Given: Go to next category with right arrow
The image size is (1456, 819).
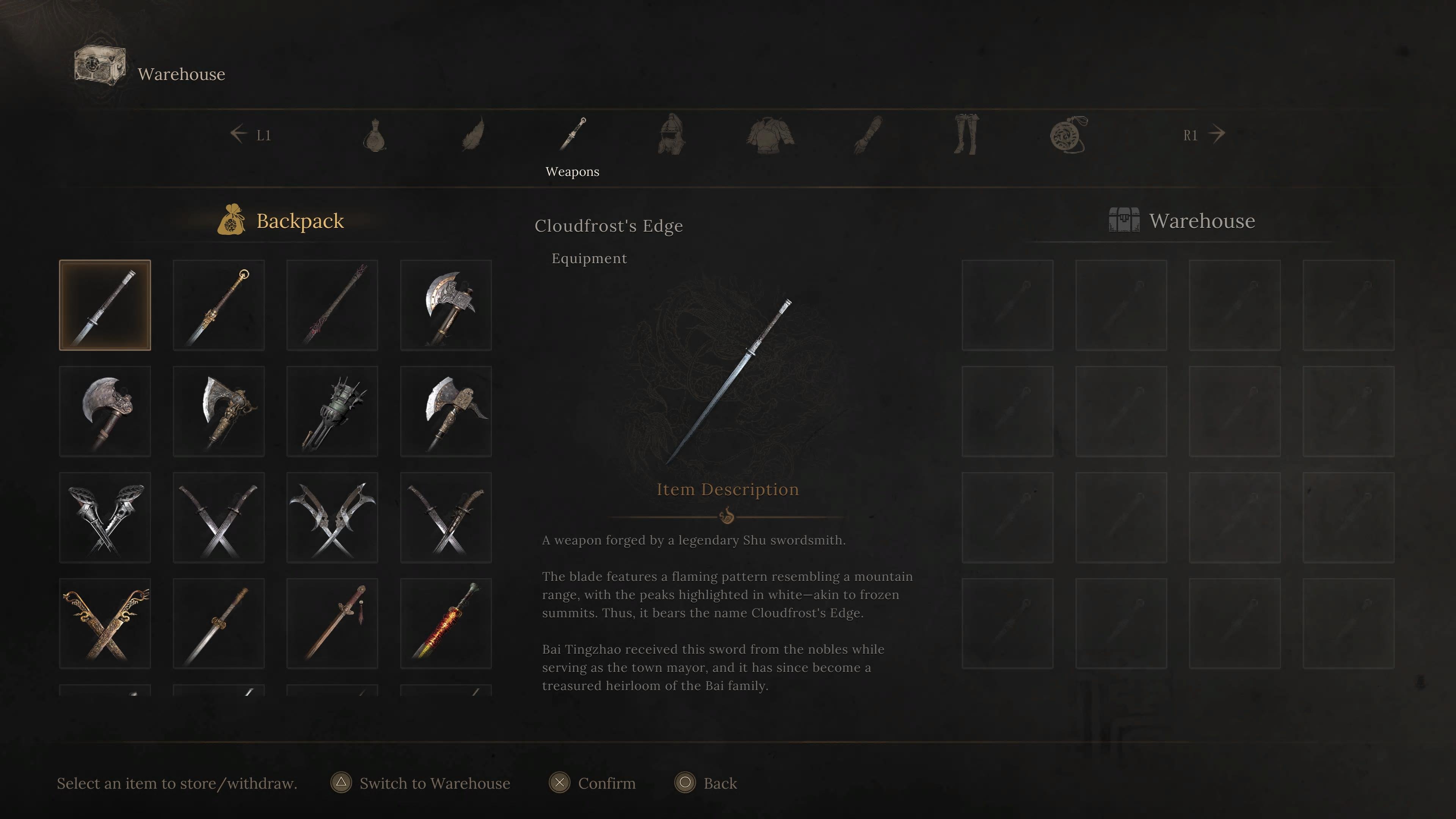Looking at the screenshot, I should (1216, 135).
